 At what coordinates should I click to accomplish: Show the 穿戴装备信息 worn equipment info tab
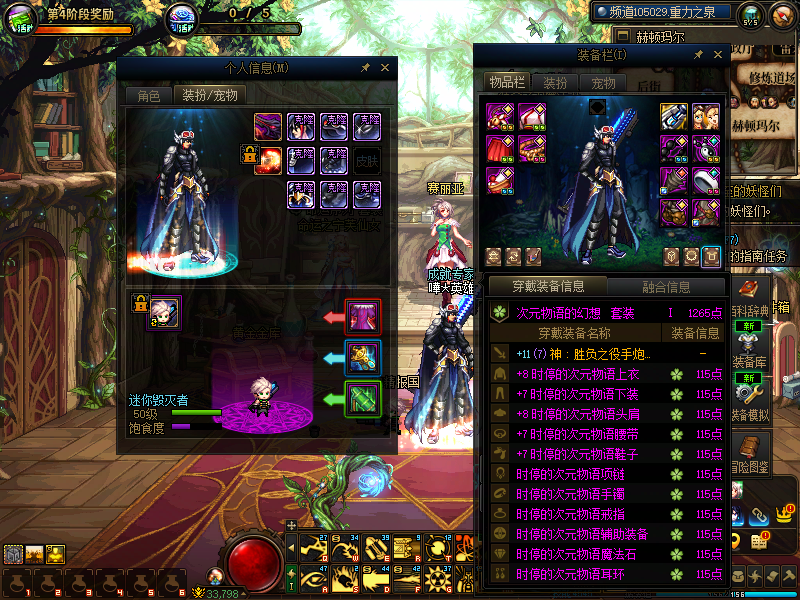[548, 287]
